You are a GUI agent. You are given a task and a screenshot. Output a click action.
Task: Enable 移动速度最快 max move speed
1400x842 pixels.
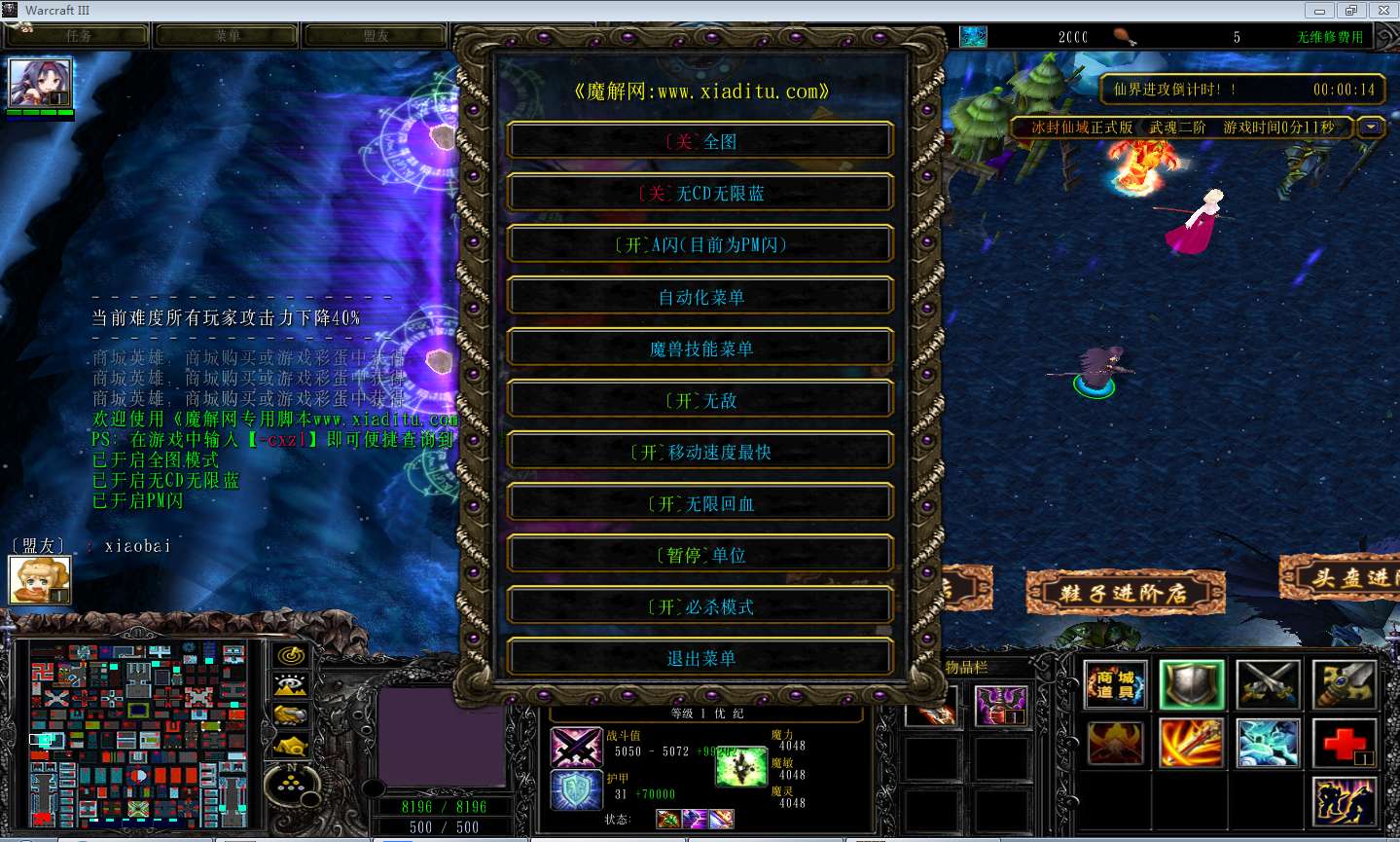pos(700,452)
